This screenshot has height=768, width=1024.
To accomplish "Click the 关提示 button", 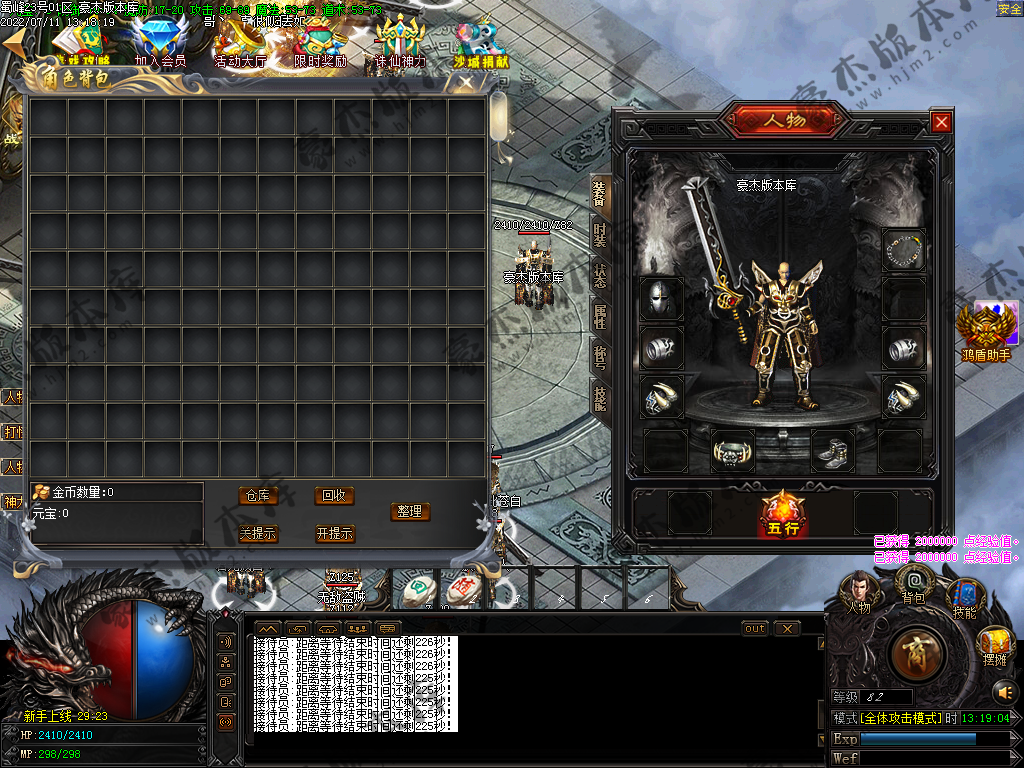I will pyautogui.click(x=258, y=534).
